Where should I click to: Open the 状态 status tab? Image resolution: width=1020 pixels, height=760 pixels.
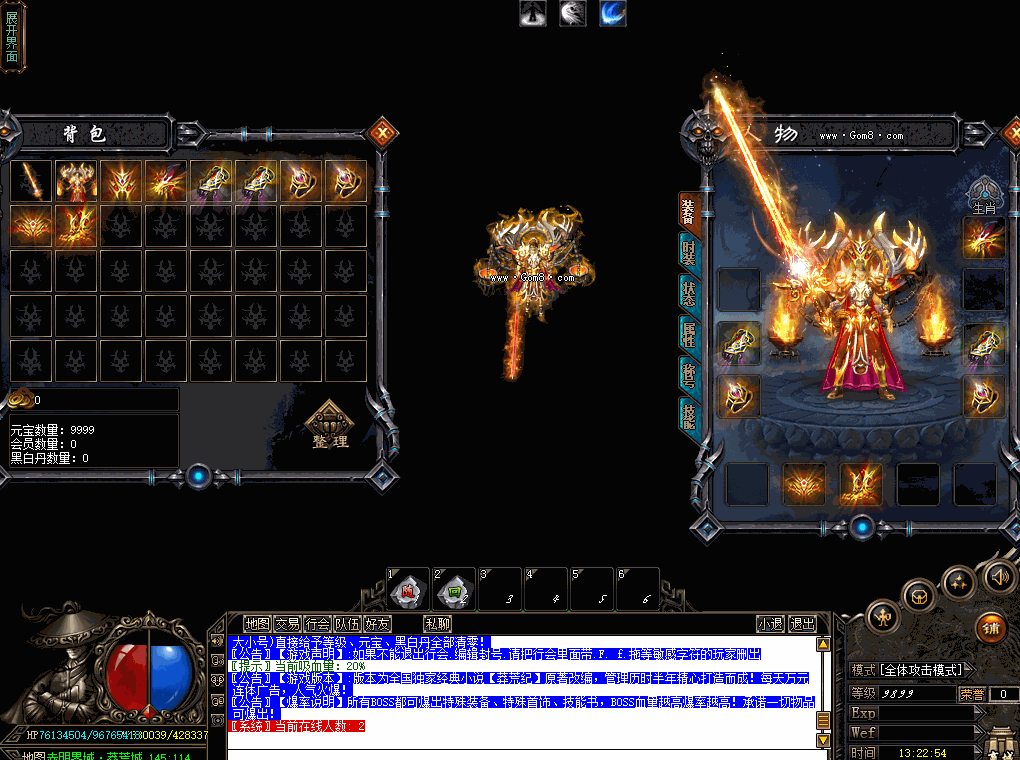[689, 292]
